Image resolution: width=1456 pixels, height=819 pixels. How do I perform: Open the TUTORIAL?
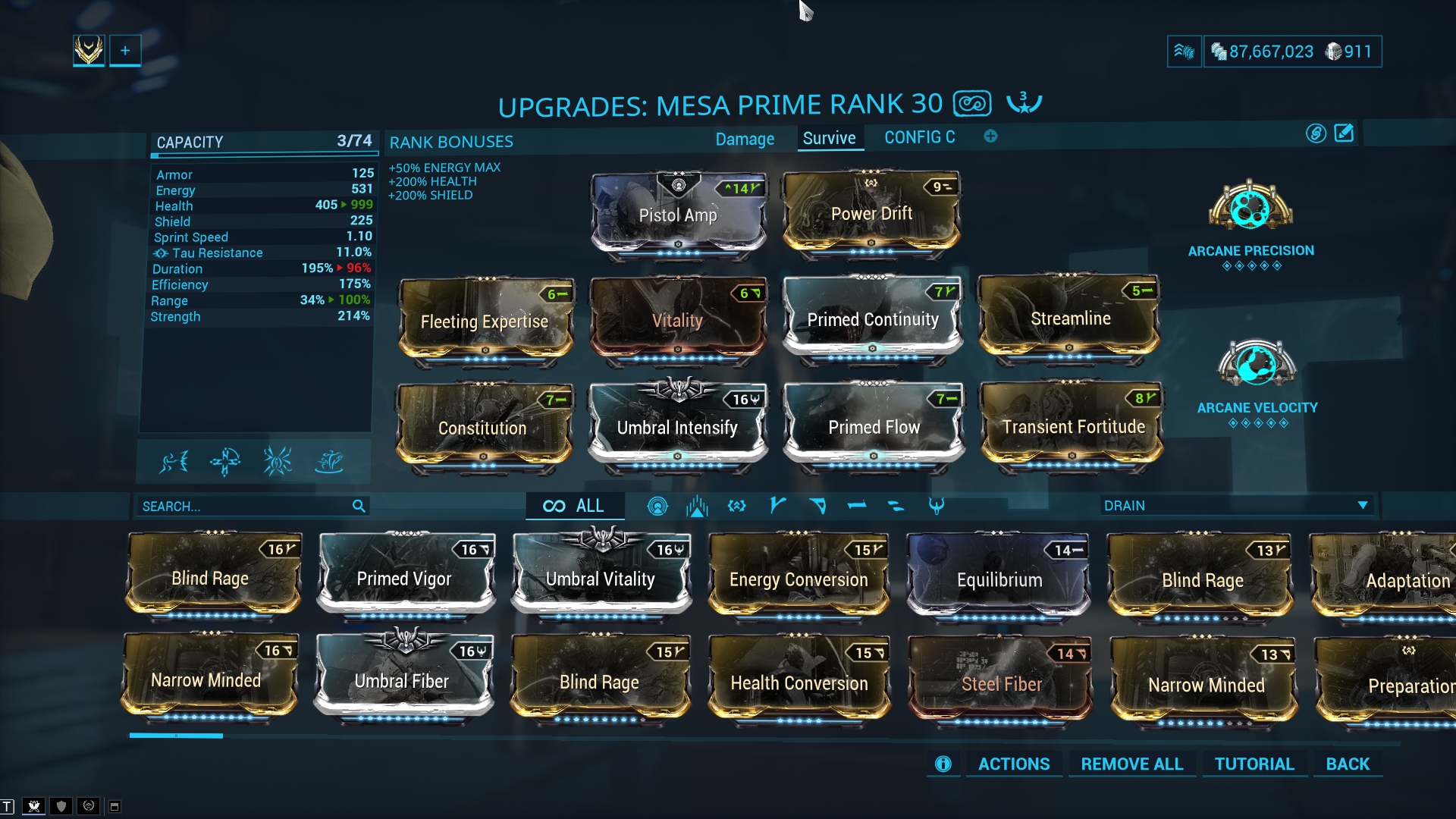(x=1254, y=764)
